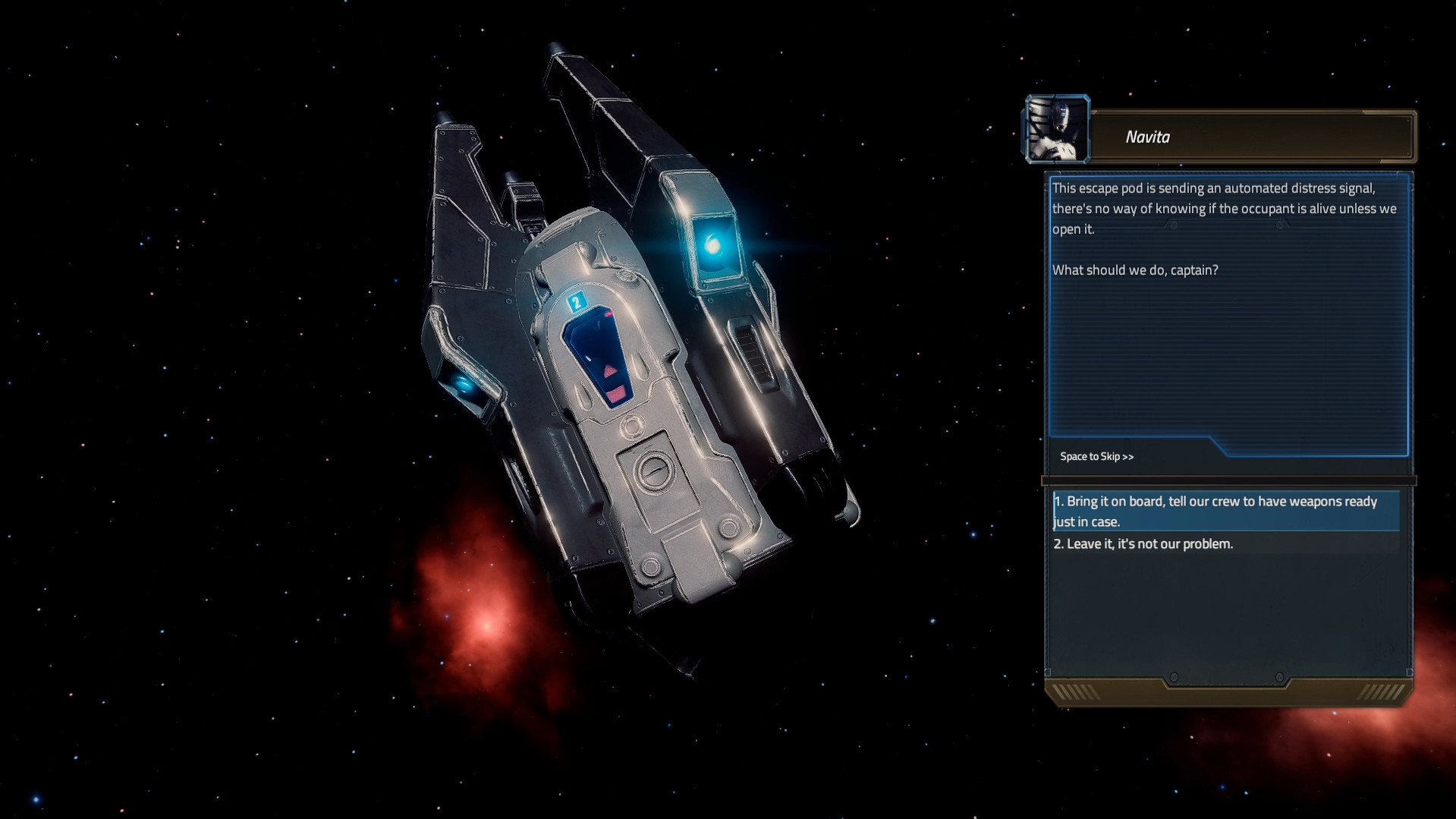Screen dimensions: 1456x819
Task: Choose "Bring it on board" dialogue option
Action: 1214,511
